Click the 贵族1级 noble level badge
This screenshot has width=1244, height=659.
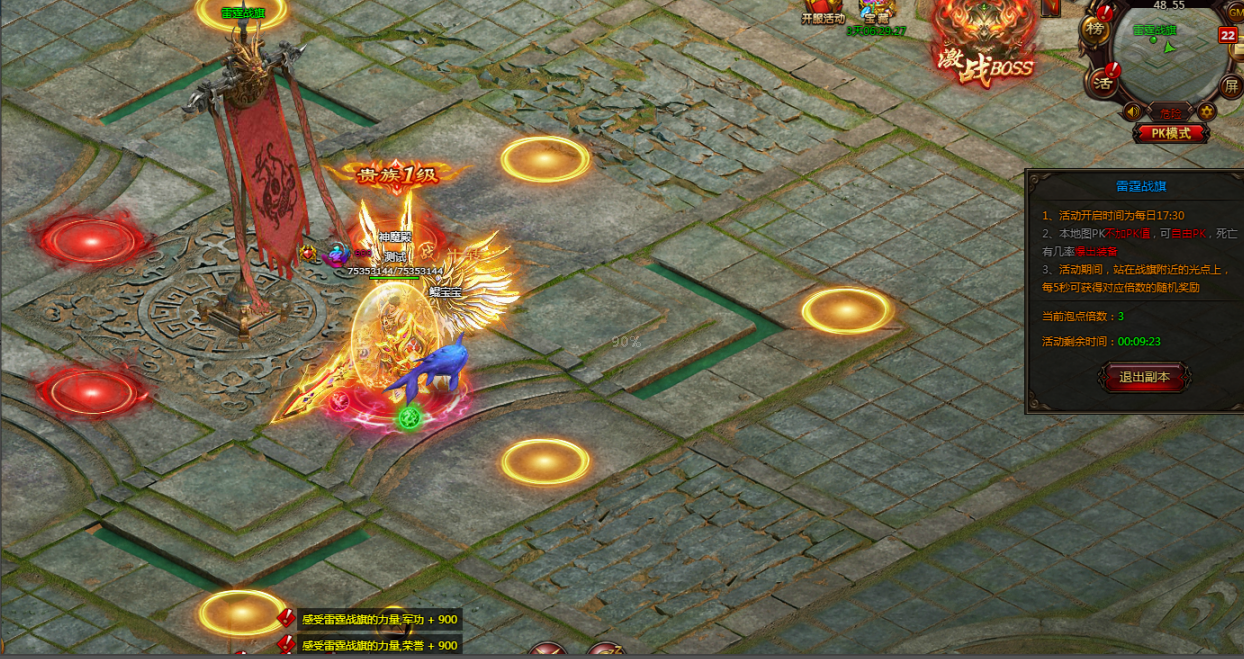[x=398, y=175]
